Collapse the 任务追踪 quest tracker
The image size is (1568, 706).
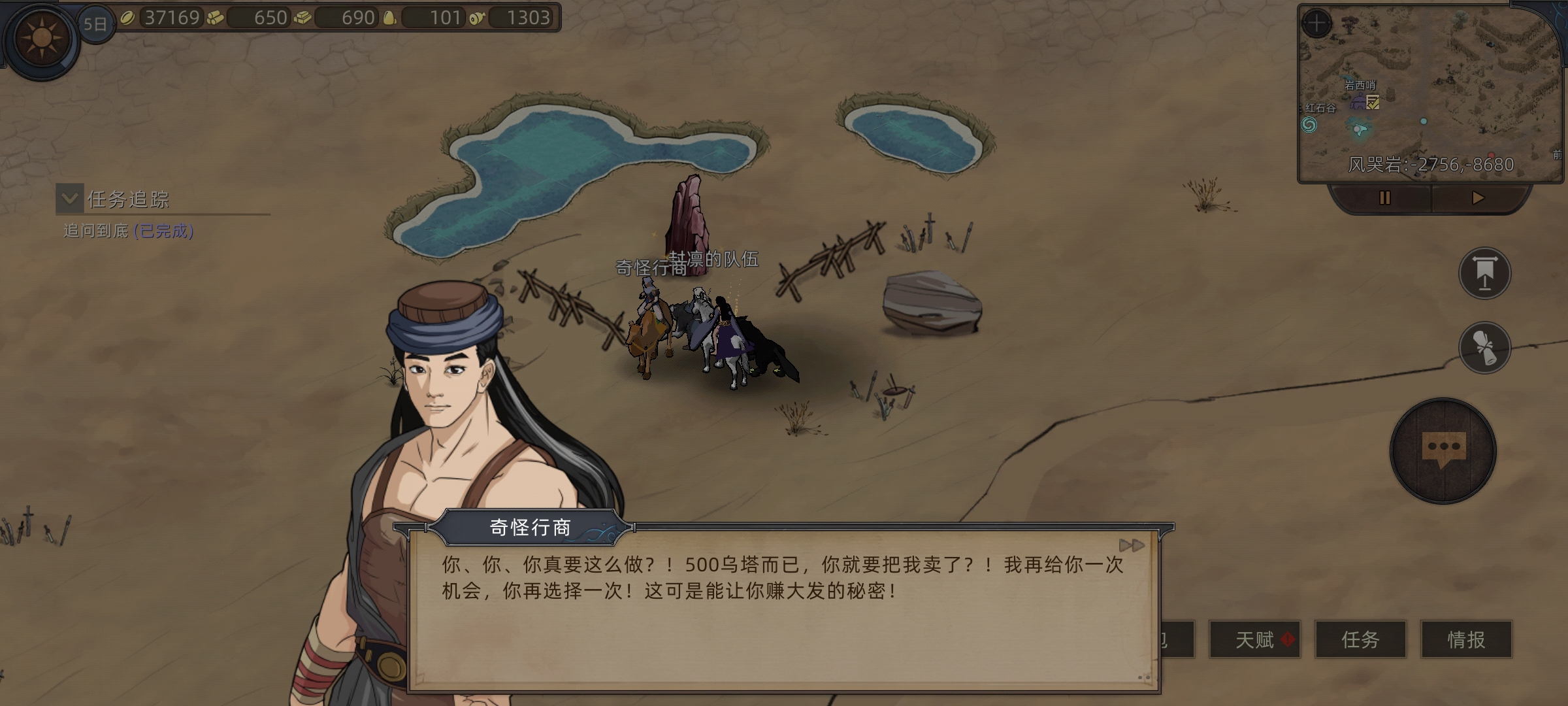pyautogui.click(x=70, y=201)
